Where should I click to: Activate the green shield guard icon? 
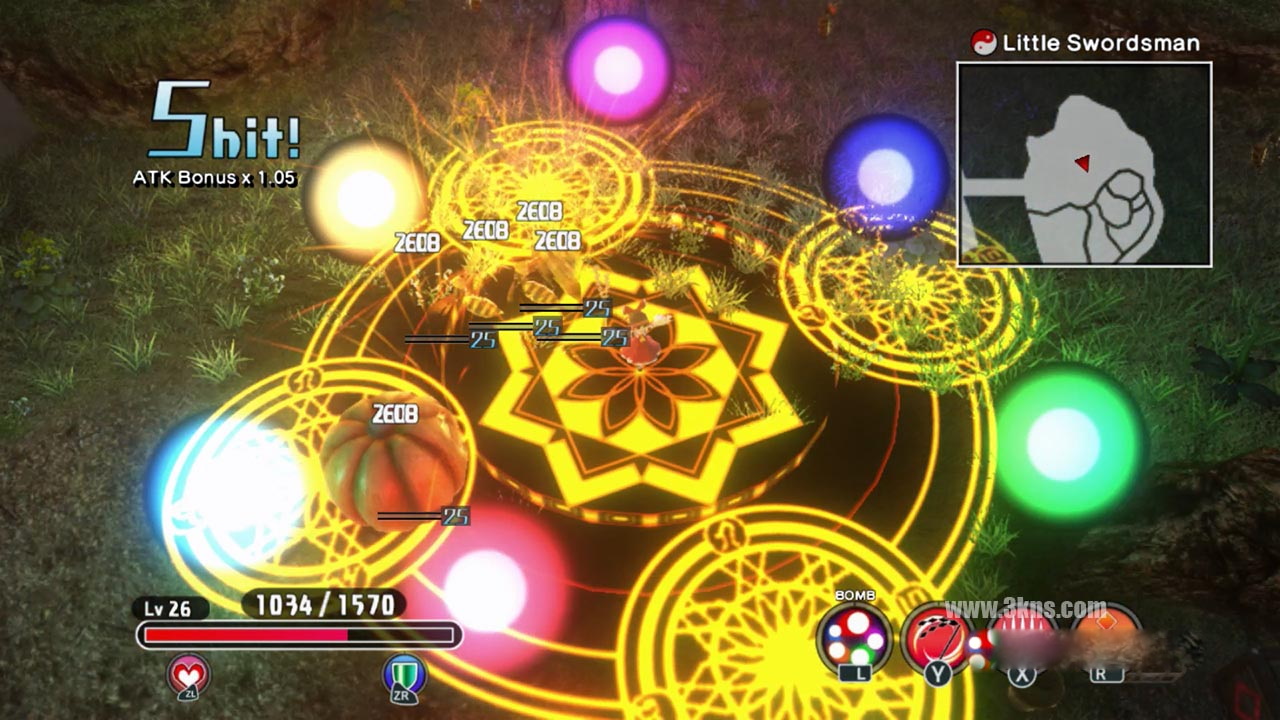tap(405, 675)
